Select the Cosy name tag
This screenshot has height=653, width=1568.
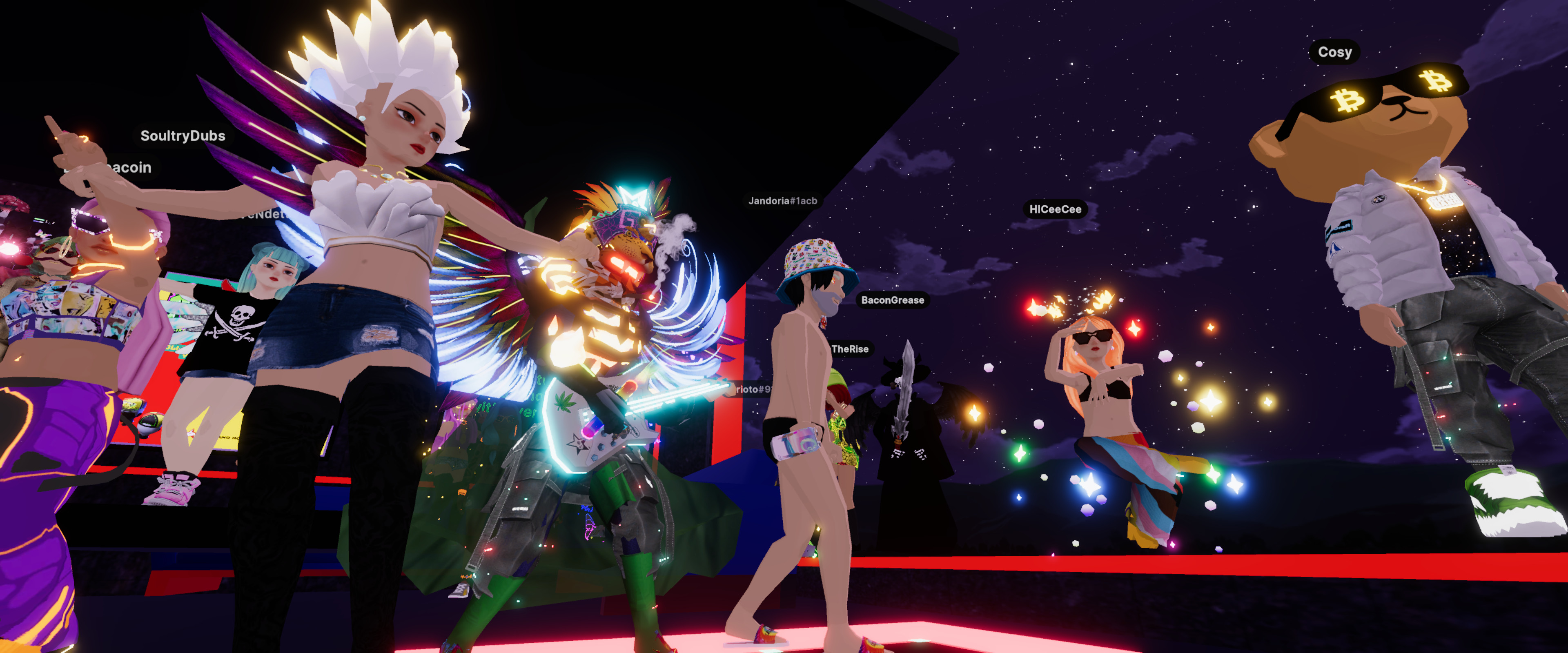1334,52
